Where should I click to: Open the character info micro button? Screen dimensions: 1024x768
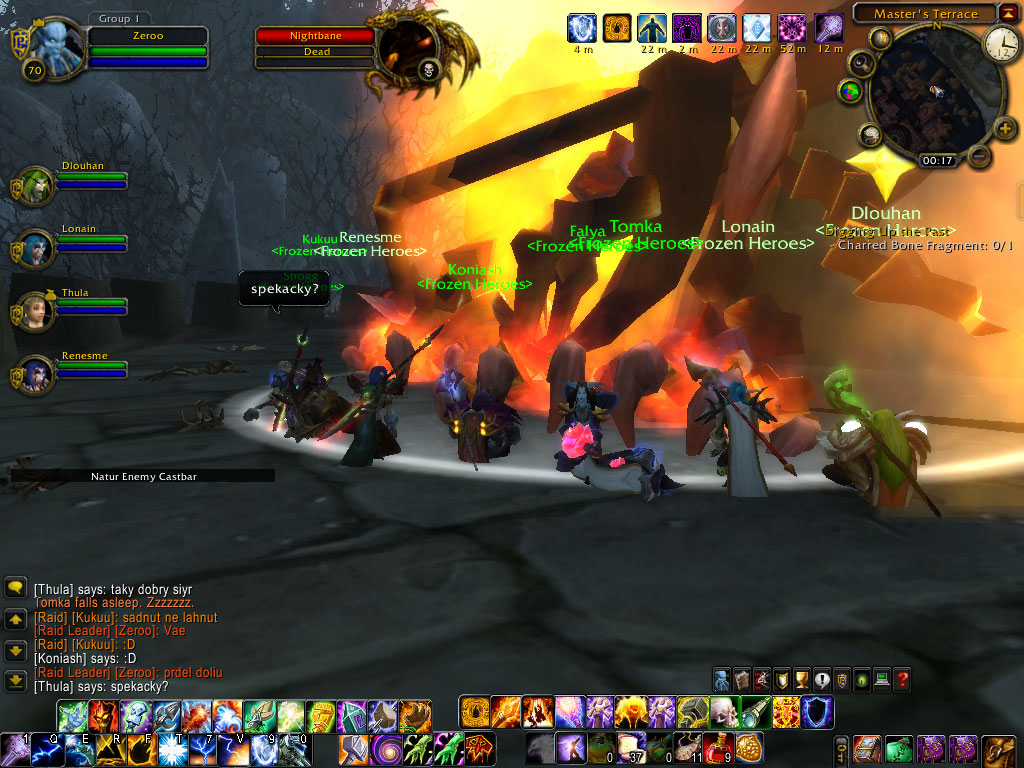click(x=722, y=680)
